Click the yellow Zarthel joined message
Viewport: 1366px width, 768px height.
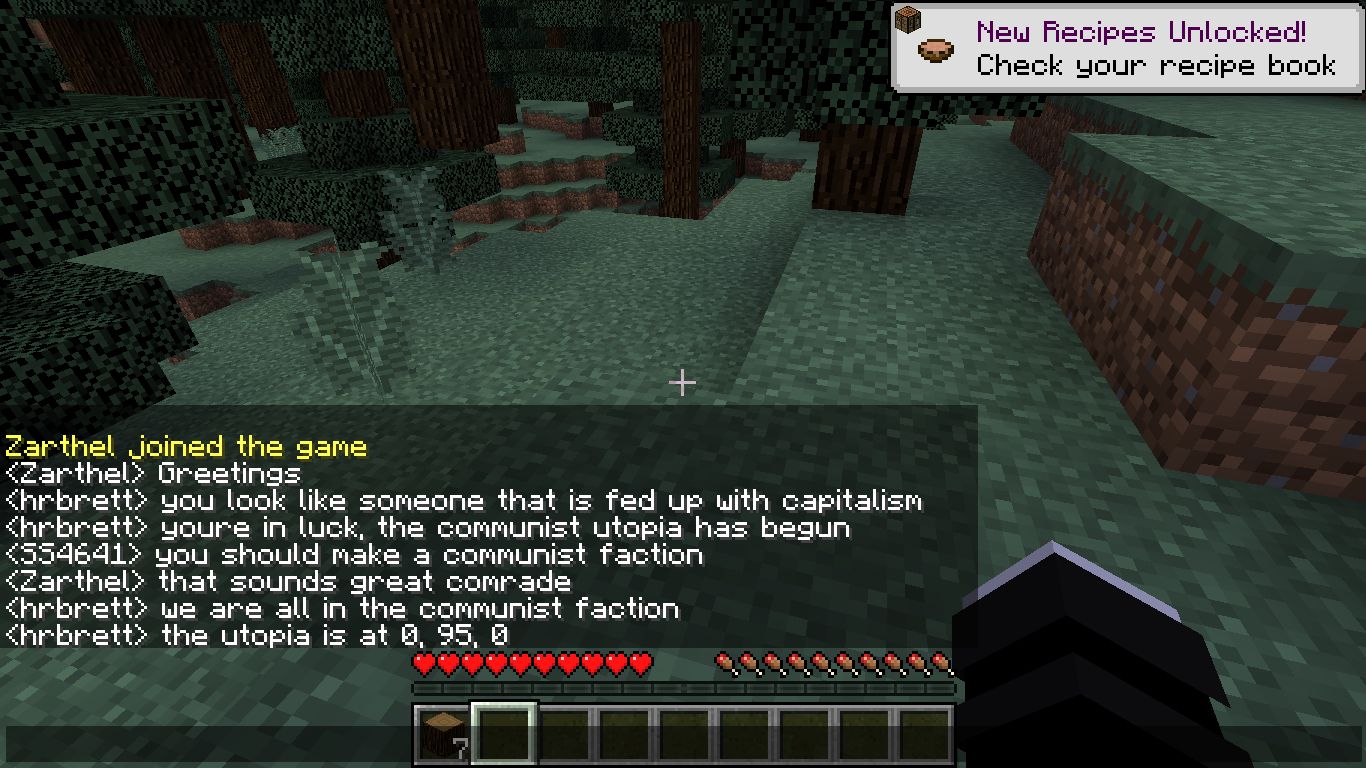point(185,446)
